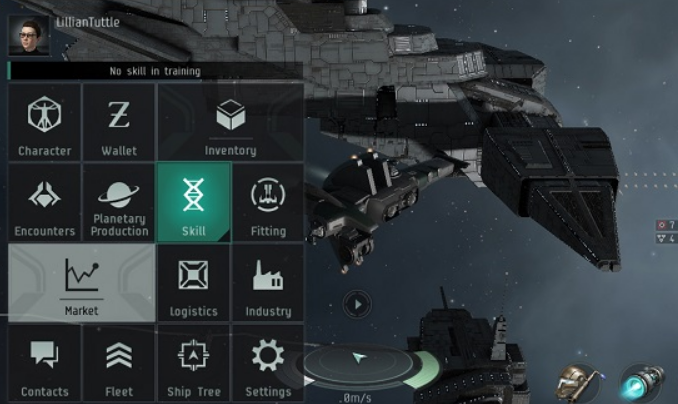
Task: Click the round play arrow button
Action: coord(355,302)
